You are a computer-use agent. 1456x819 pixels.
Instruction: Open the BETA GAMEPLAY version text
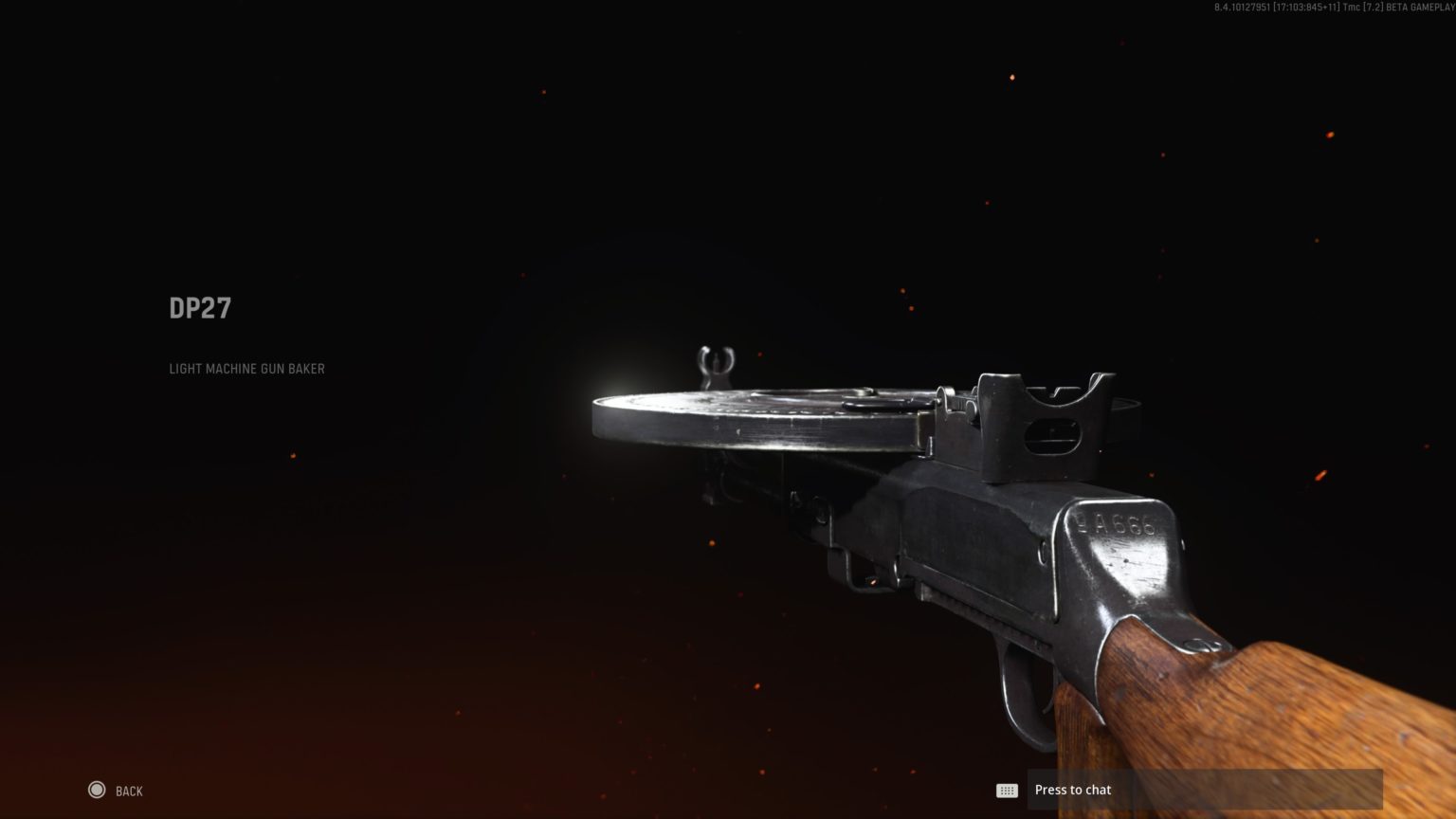tap(1420, 9)
